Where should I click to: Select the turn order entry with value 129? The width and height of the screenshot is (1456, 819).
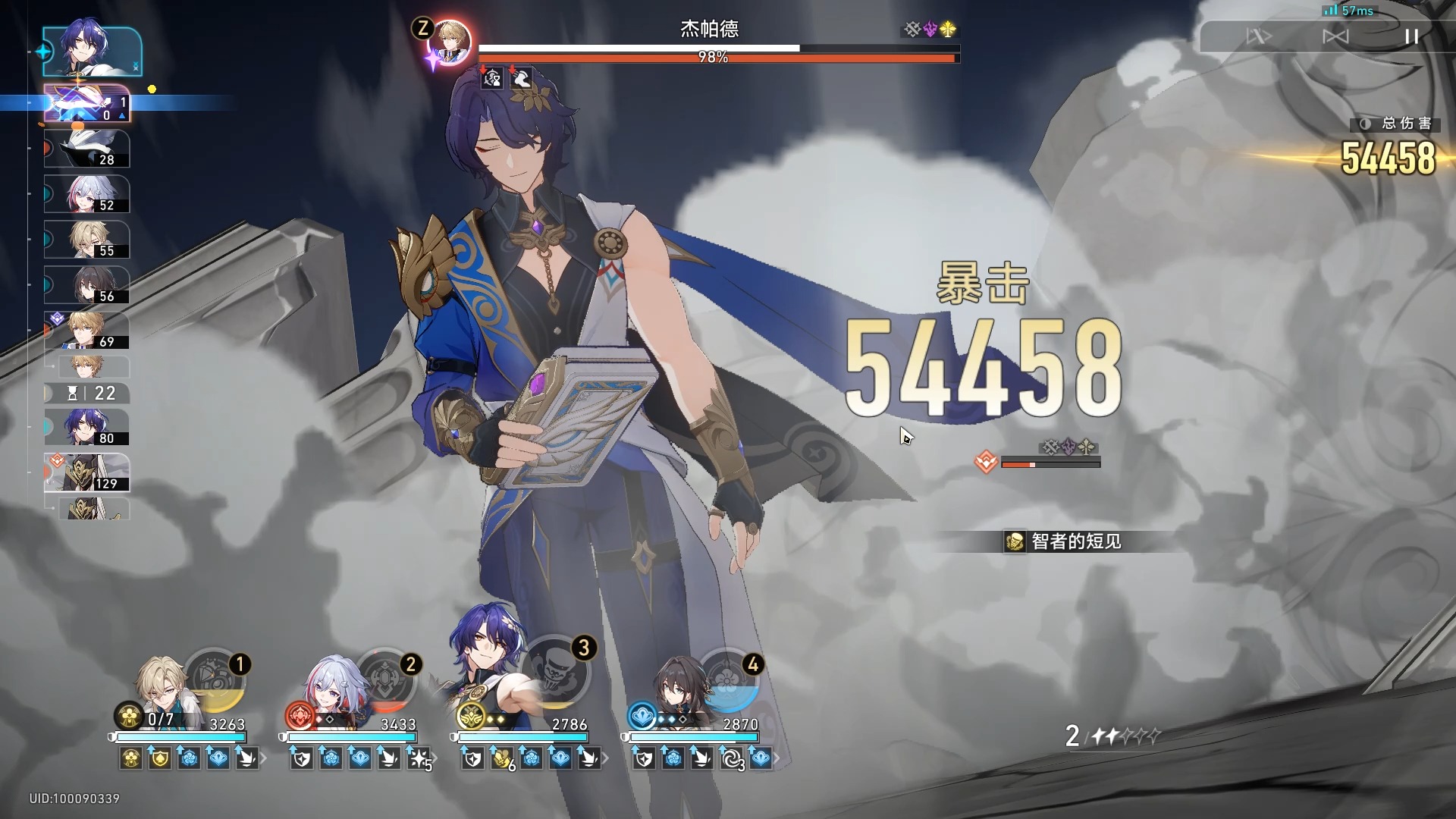click(x=87, y=472)
